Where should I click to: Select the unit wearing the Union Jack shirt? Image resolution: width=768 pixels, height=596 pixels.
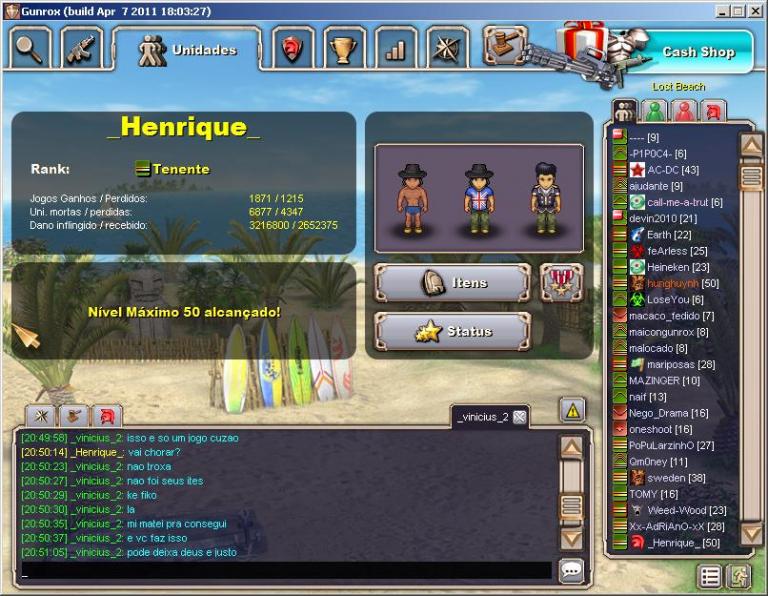click(478, 199)
